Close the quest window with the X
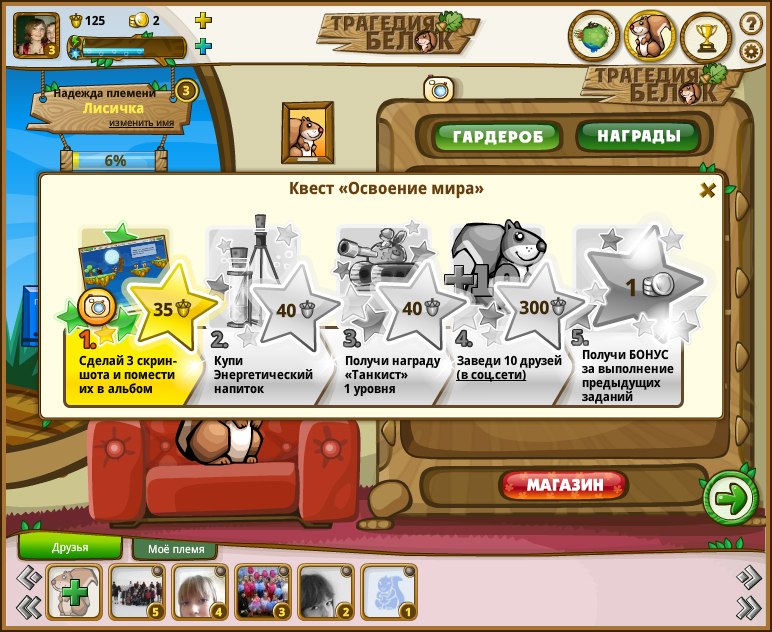The image size is (772, 632). [707, 190]
